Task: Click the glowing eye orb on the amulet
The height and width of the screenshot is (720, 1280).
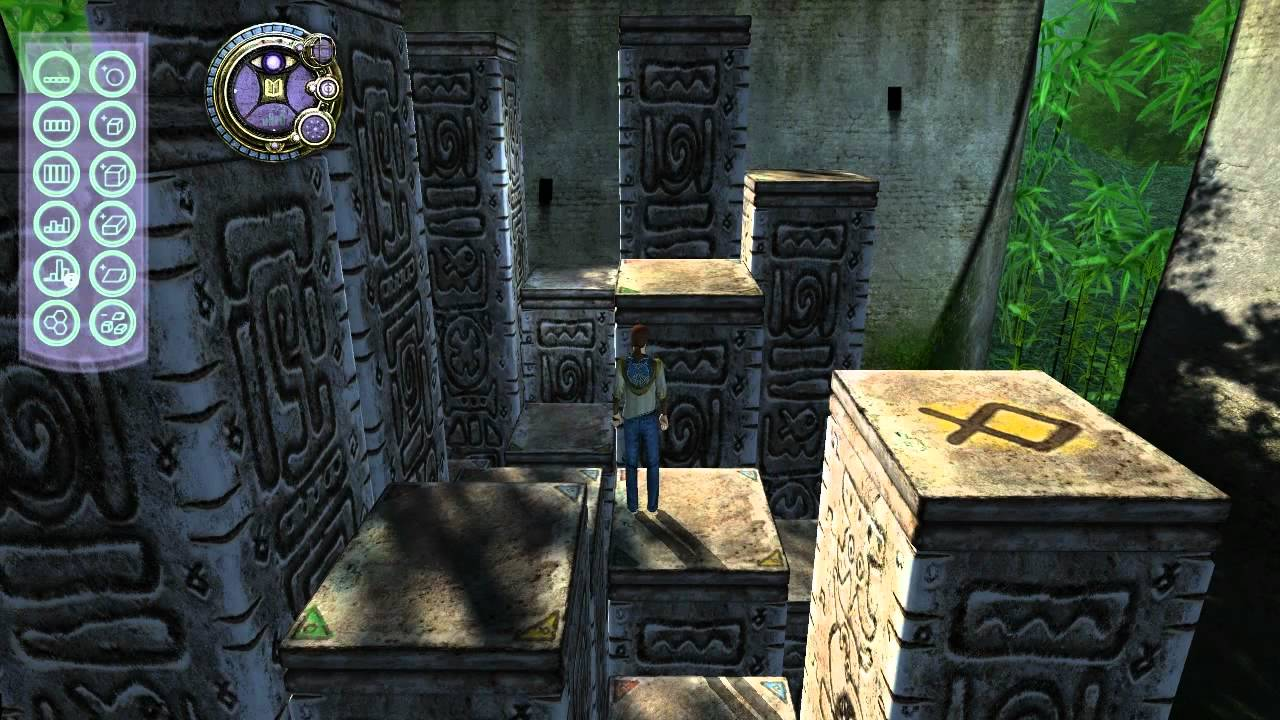Action: (x=271, y=63)
